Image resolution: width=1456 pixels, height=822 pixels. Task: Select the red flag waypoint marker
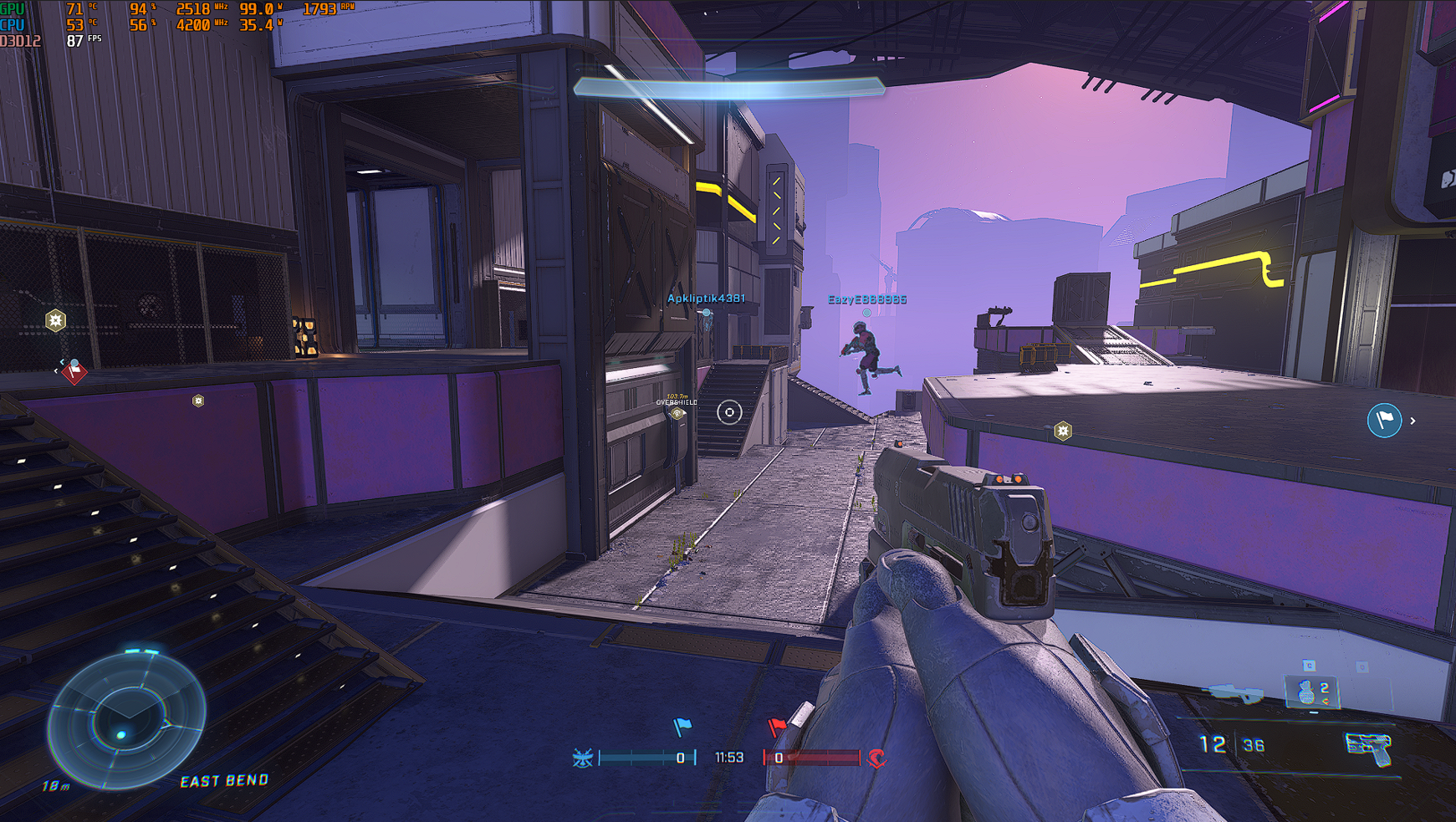click(74, 371)
